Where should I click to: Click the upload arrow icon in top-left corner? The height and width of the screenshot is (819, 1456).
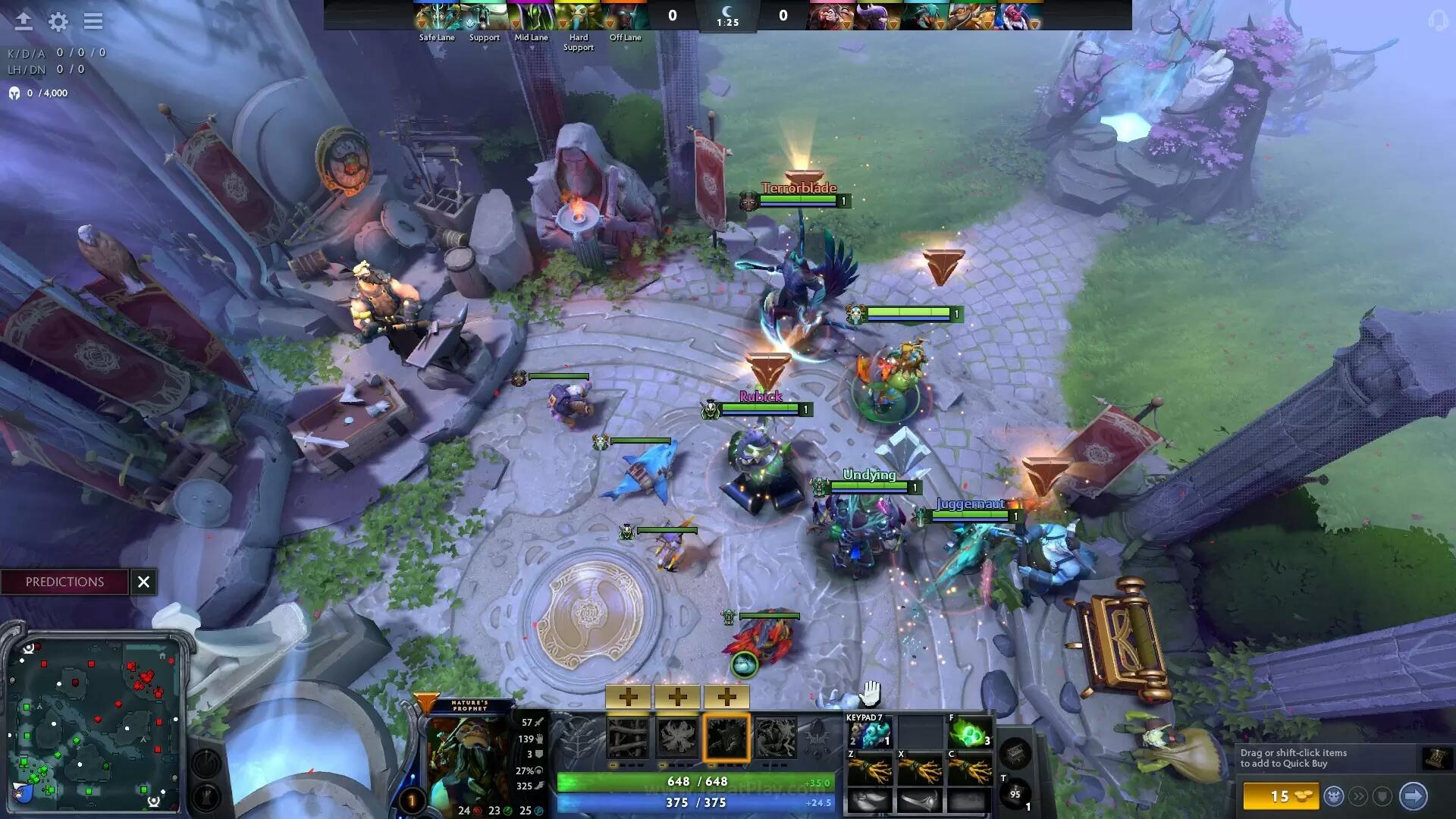pyautogui.click(x=23, y=21)
